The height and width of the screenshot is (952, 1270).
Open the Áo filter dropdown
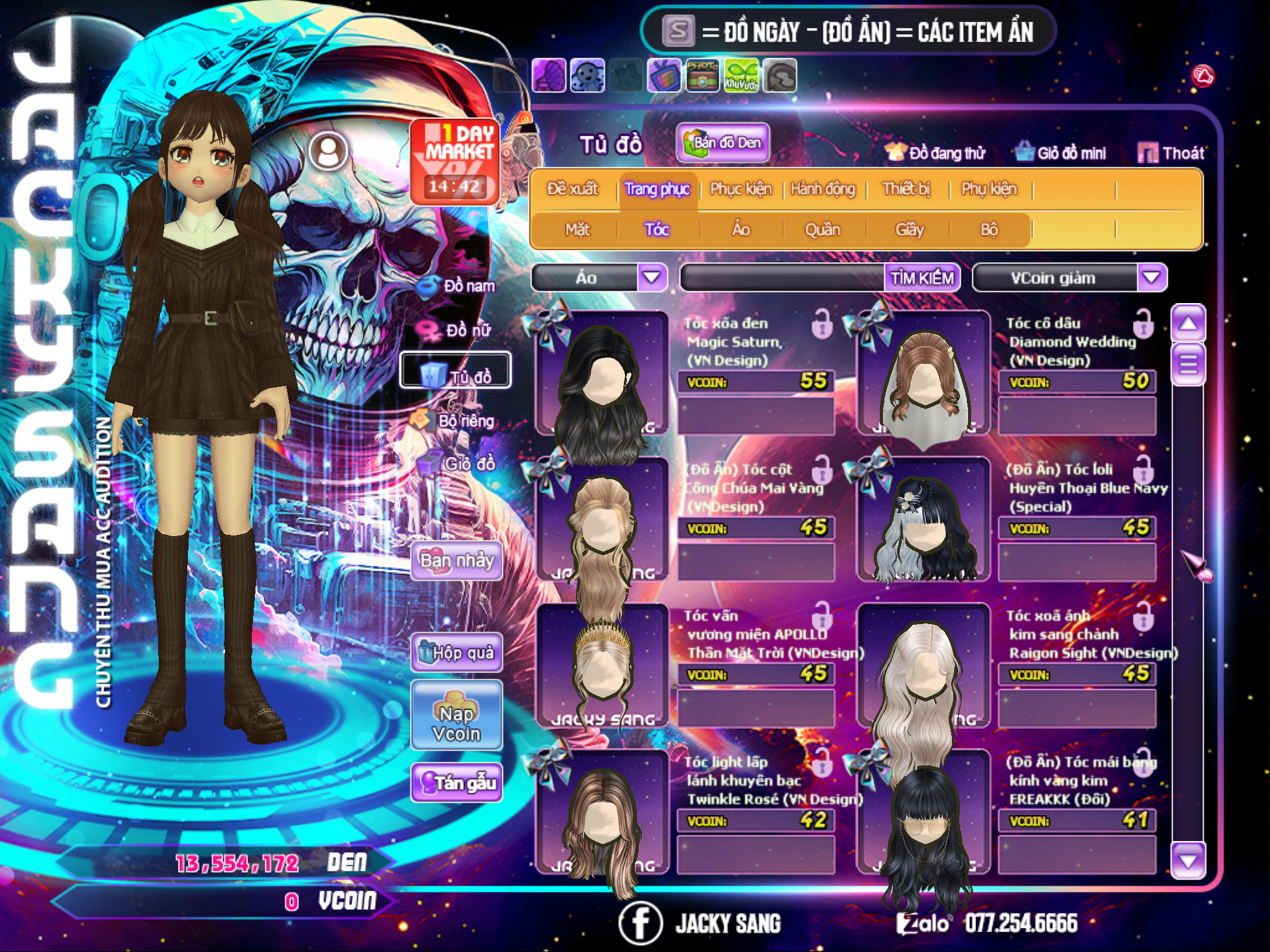pos(652,277)
